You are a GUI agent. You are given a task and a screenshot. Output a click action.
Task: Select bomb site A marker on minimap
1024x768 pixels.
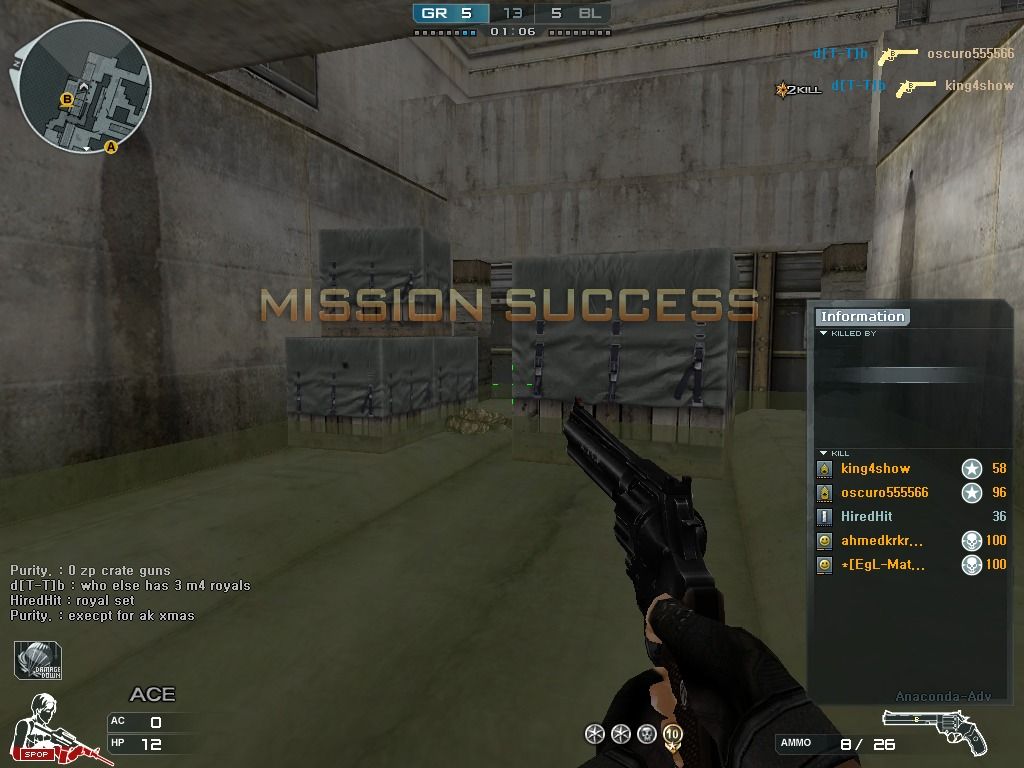point(111,147)
